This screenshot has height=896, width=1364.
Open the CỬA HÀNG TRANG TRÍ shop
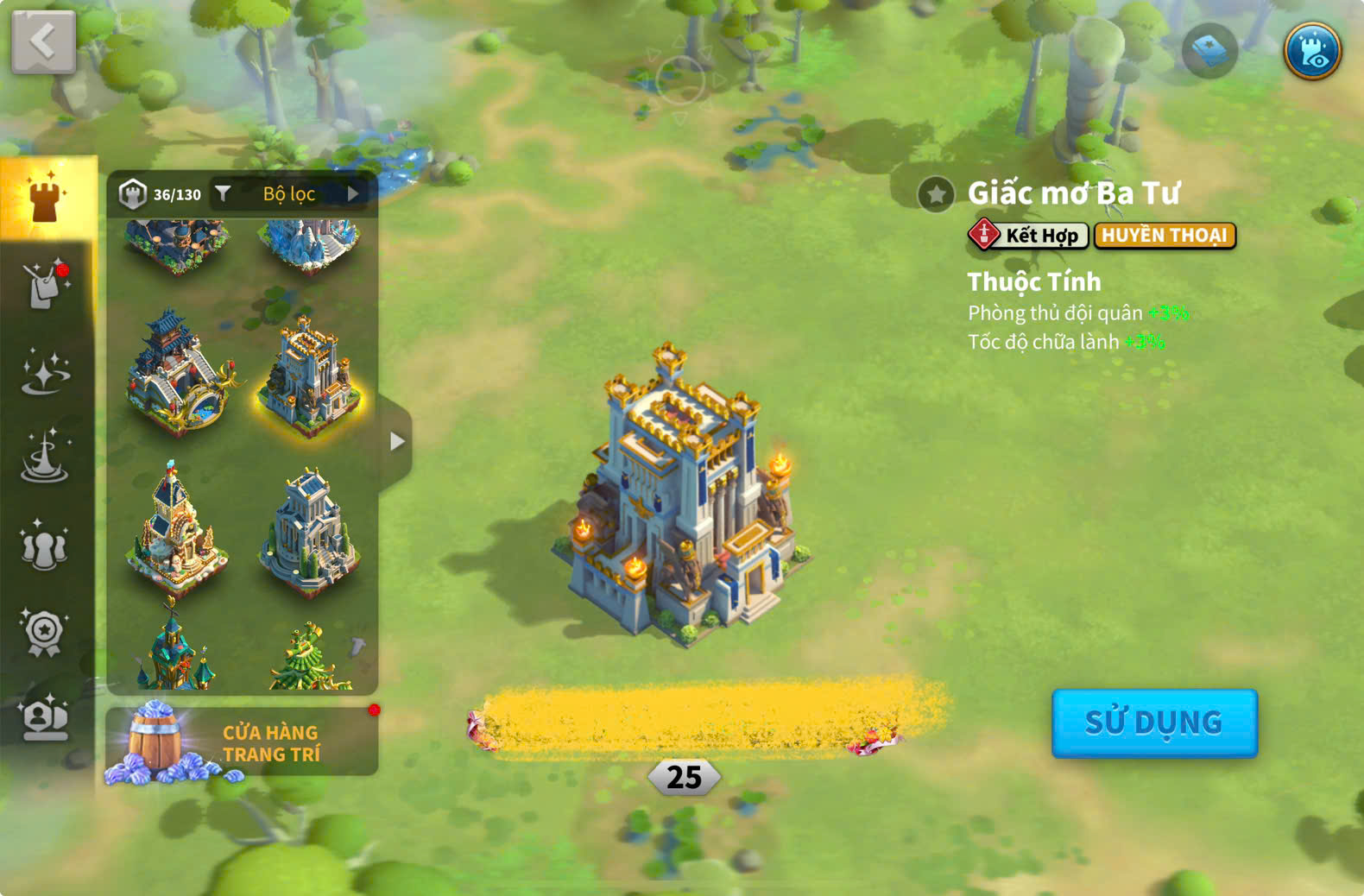(242, 742)
